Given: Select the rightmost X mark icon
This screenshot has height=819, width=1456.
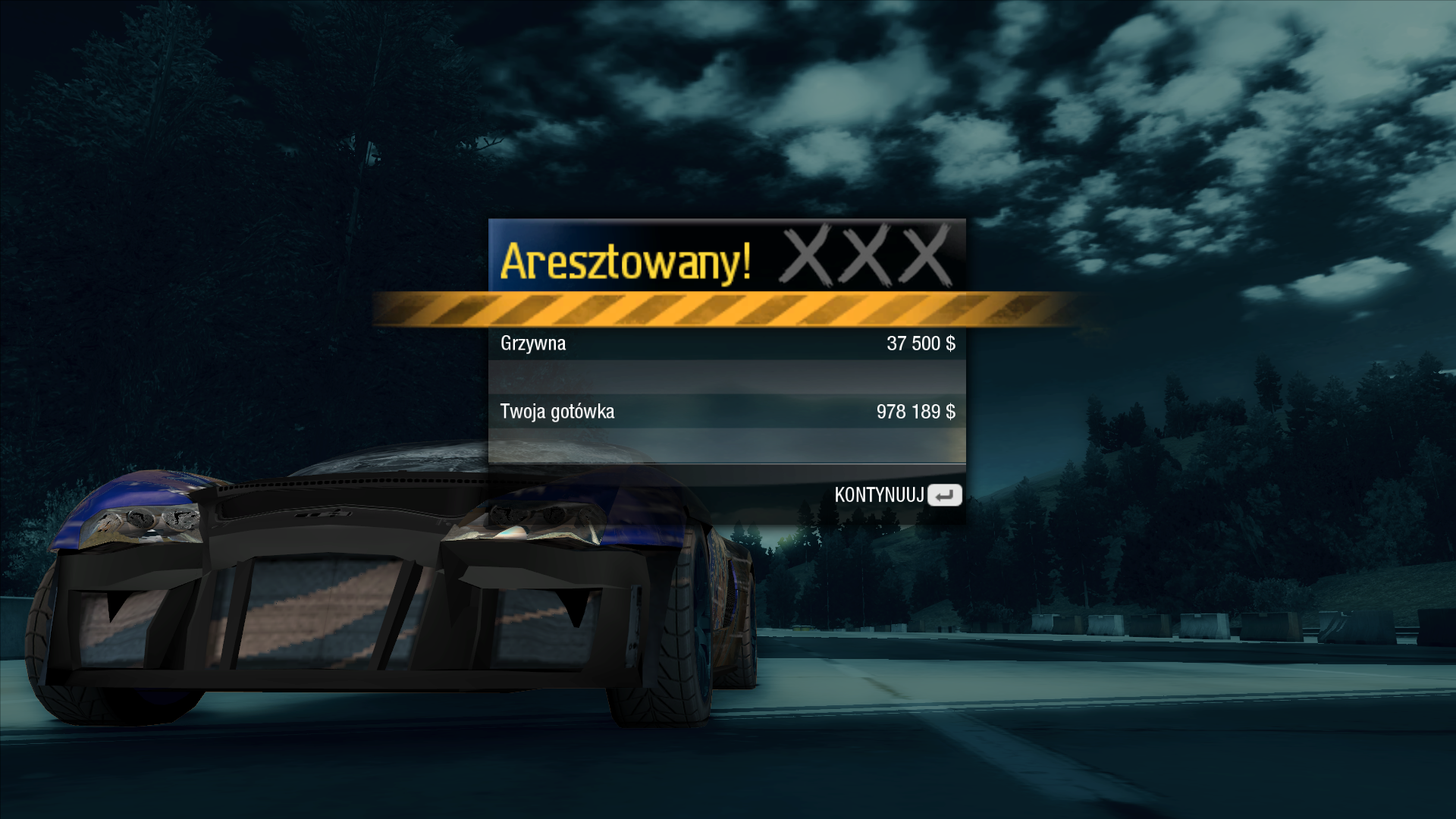Looking at the screenshot, I should [924, 258].
